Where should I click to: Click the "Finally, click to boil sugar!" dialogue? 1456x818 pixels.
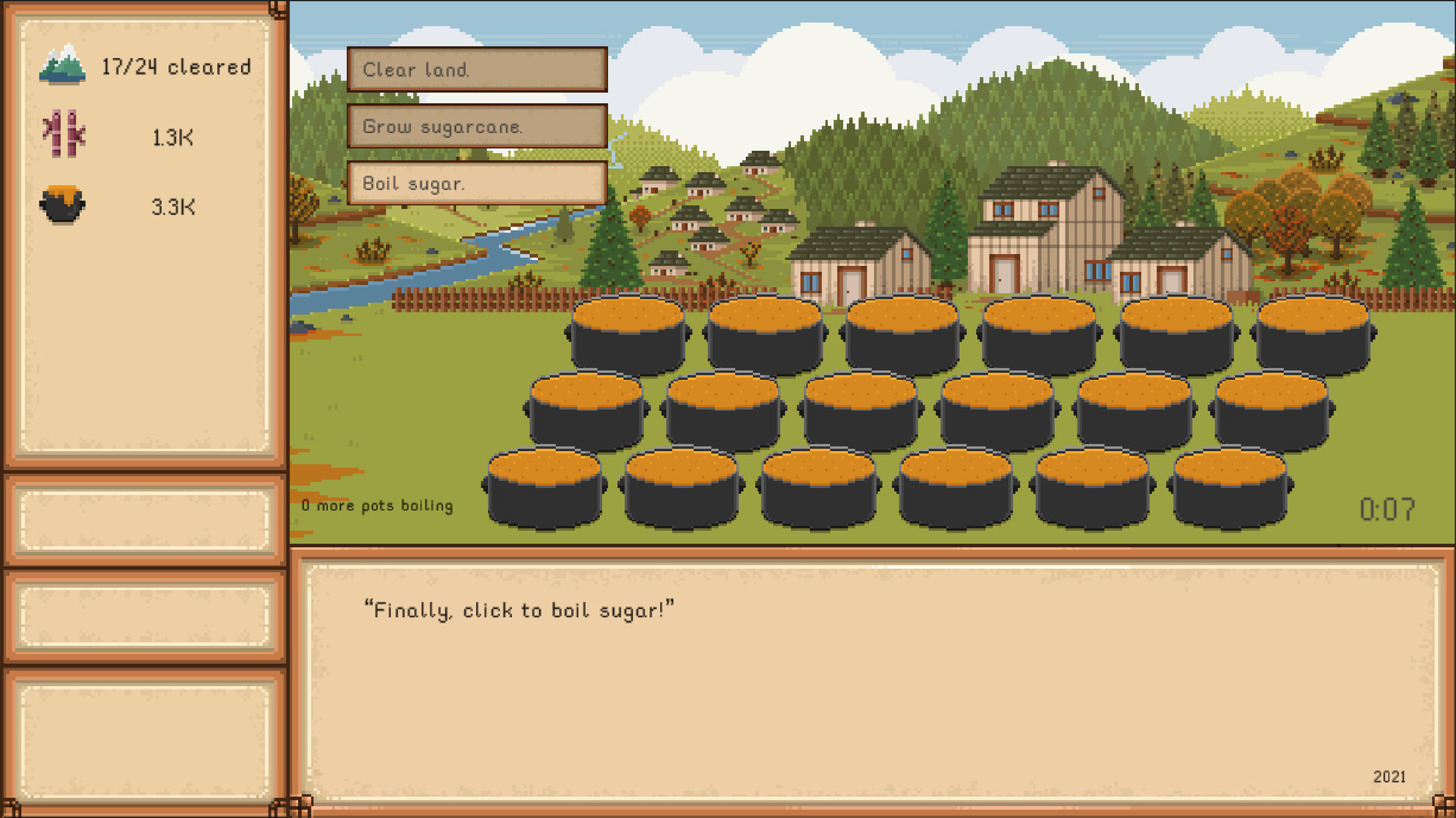(519, 610)
